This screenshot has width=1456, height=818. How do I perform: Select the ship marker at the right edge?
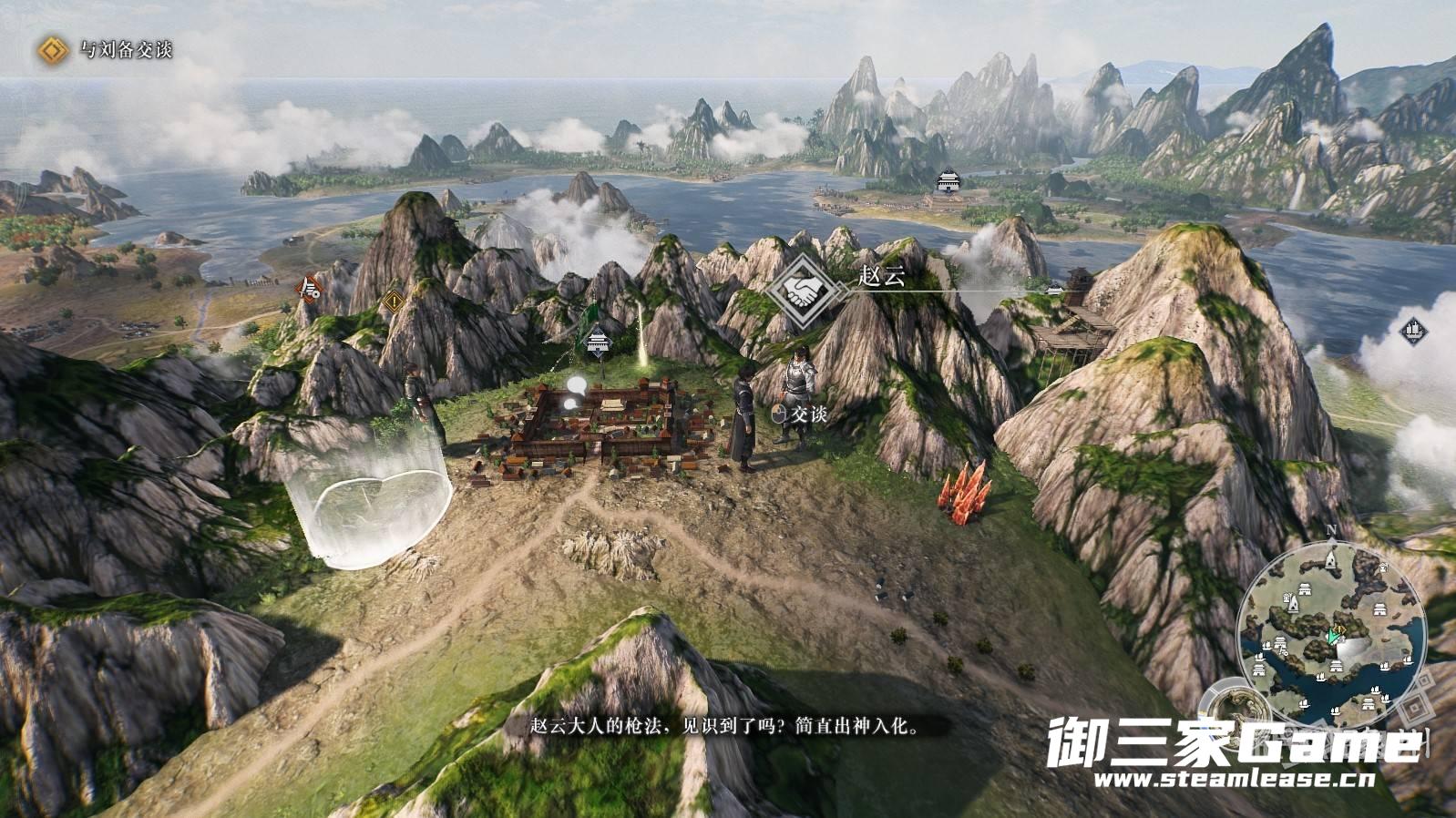pos(1412,328)
